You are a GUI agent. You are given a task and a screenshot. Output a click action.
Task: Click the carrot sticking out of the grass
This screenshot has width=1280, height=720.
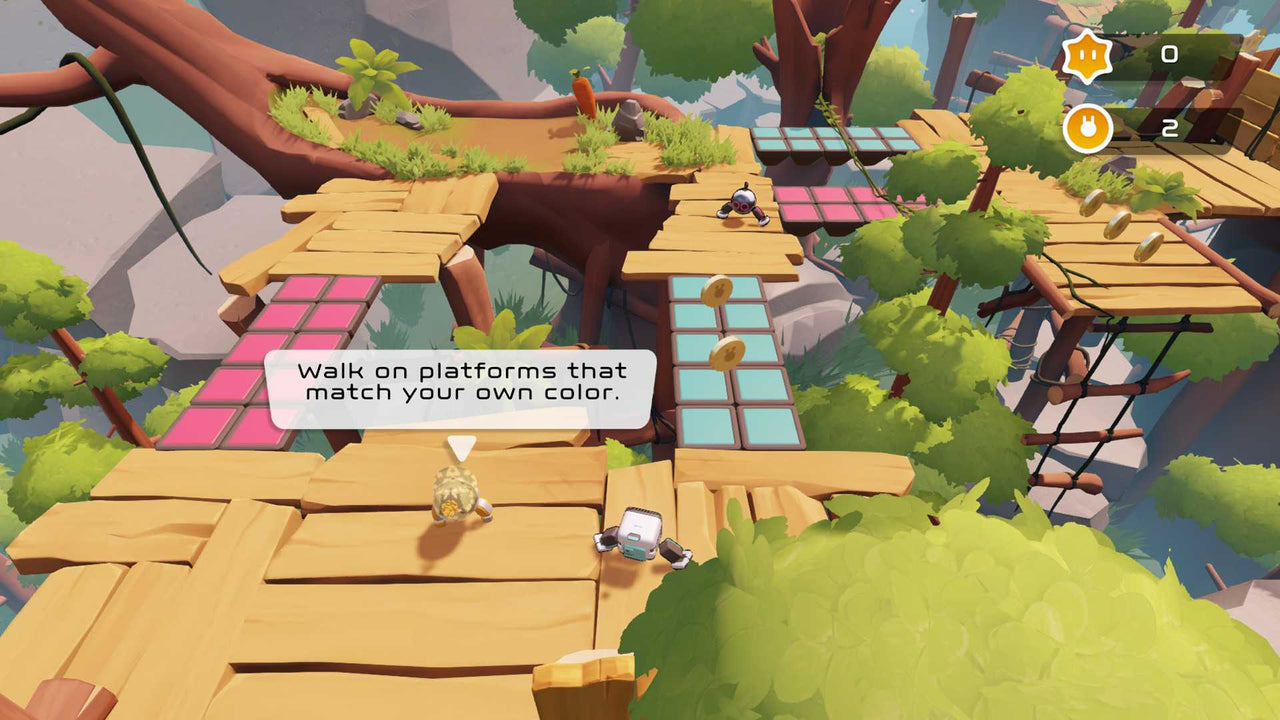coord(583,95)
